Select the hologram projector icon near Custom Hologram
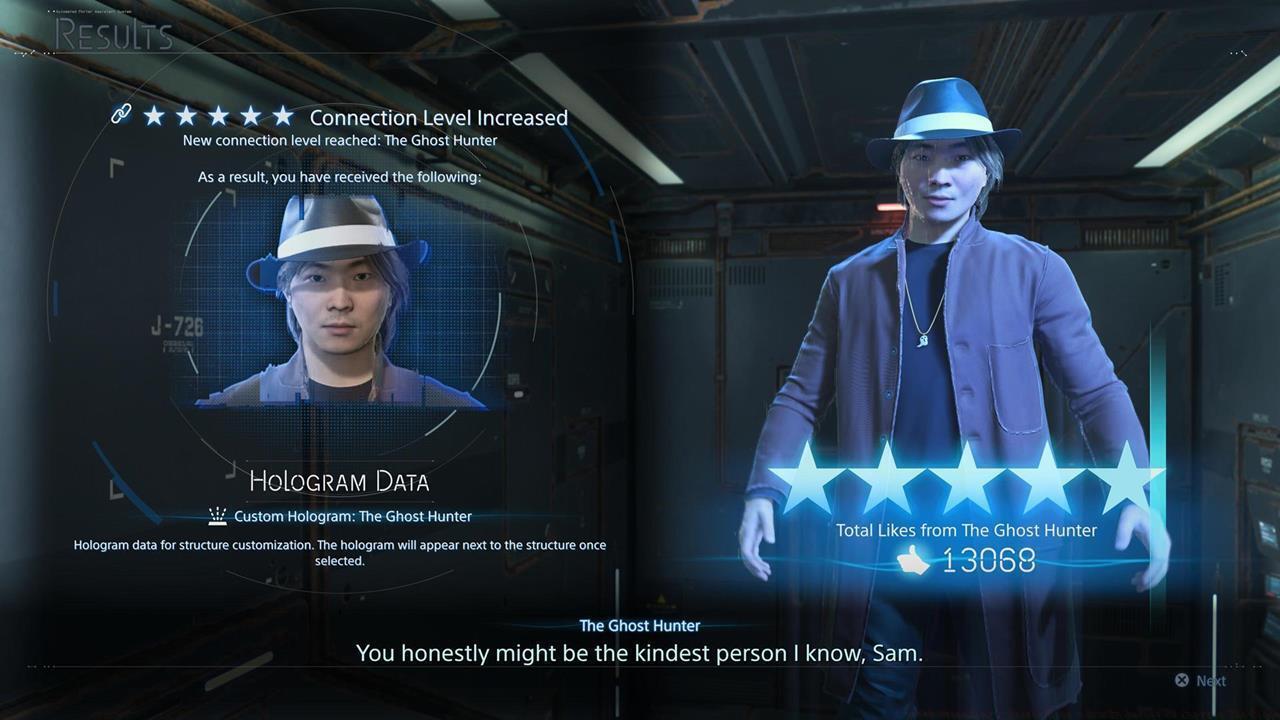This screenshot has height=720, width=1280. tap(217, 515)
